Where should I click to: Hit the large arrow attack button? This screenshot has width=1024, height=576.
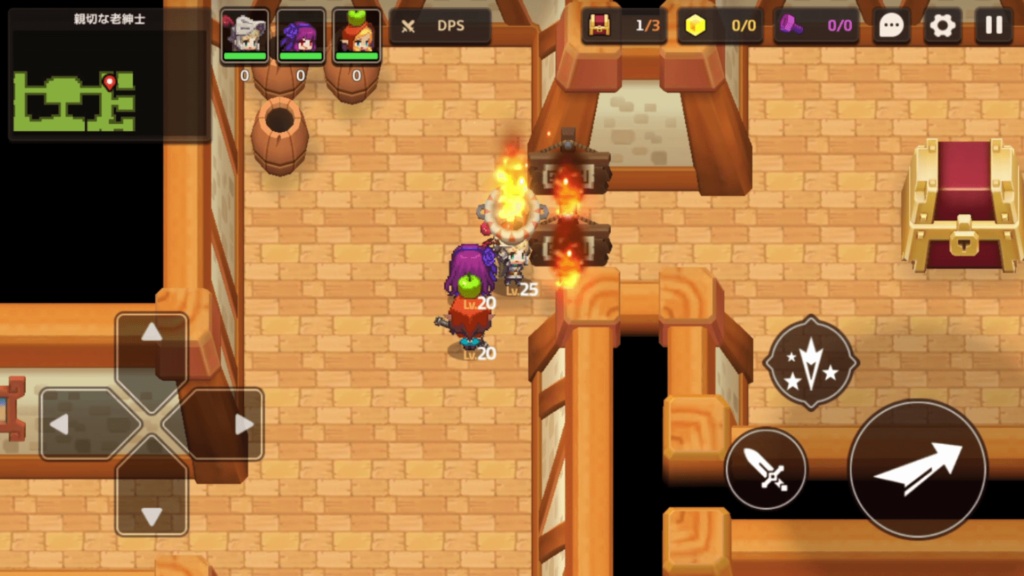pyautogui.click(x=917, y=468)
